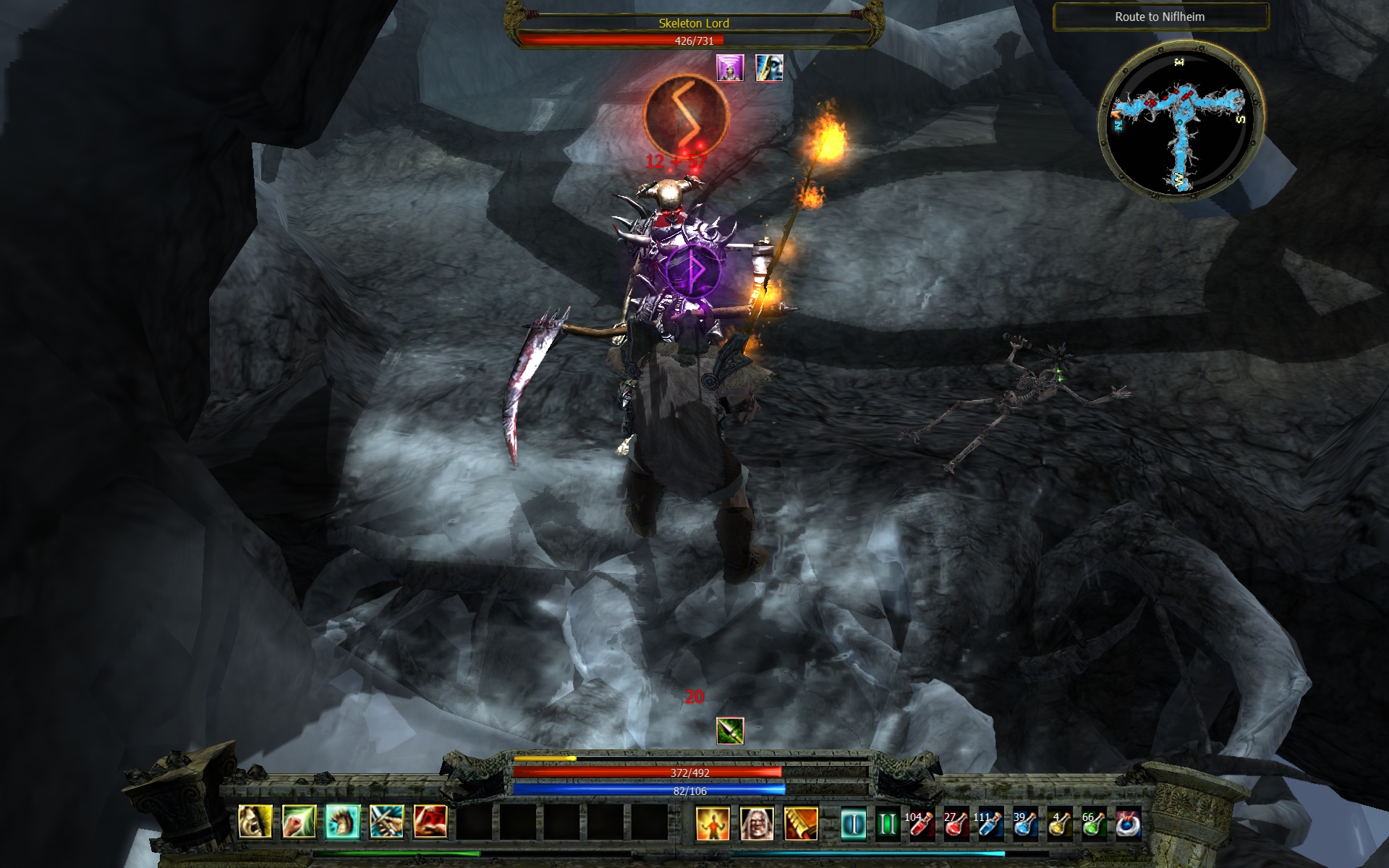Inspect the purple figure status effect icon
This screenshot has width=1389, height=868.
coord(730,68)
